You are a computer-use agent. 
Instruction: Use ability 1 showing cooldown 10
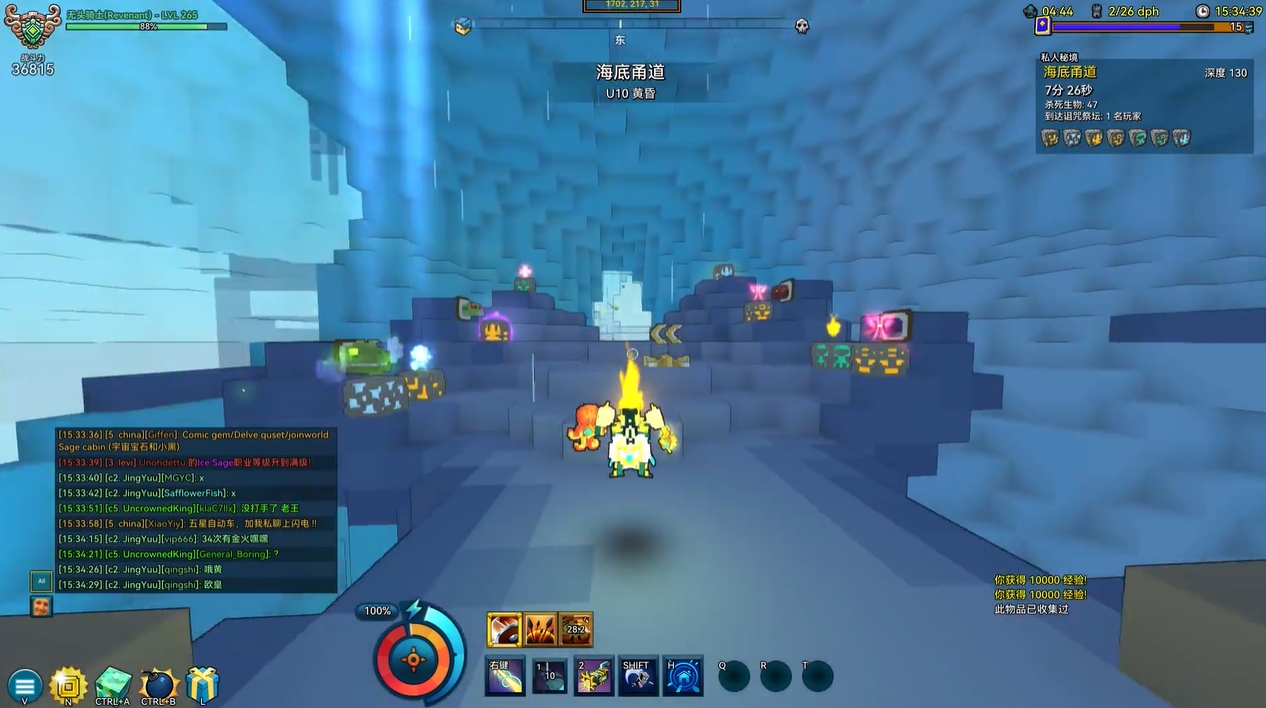tap(549, 676)
